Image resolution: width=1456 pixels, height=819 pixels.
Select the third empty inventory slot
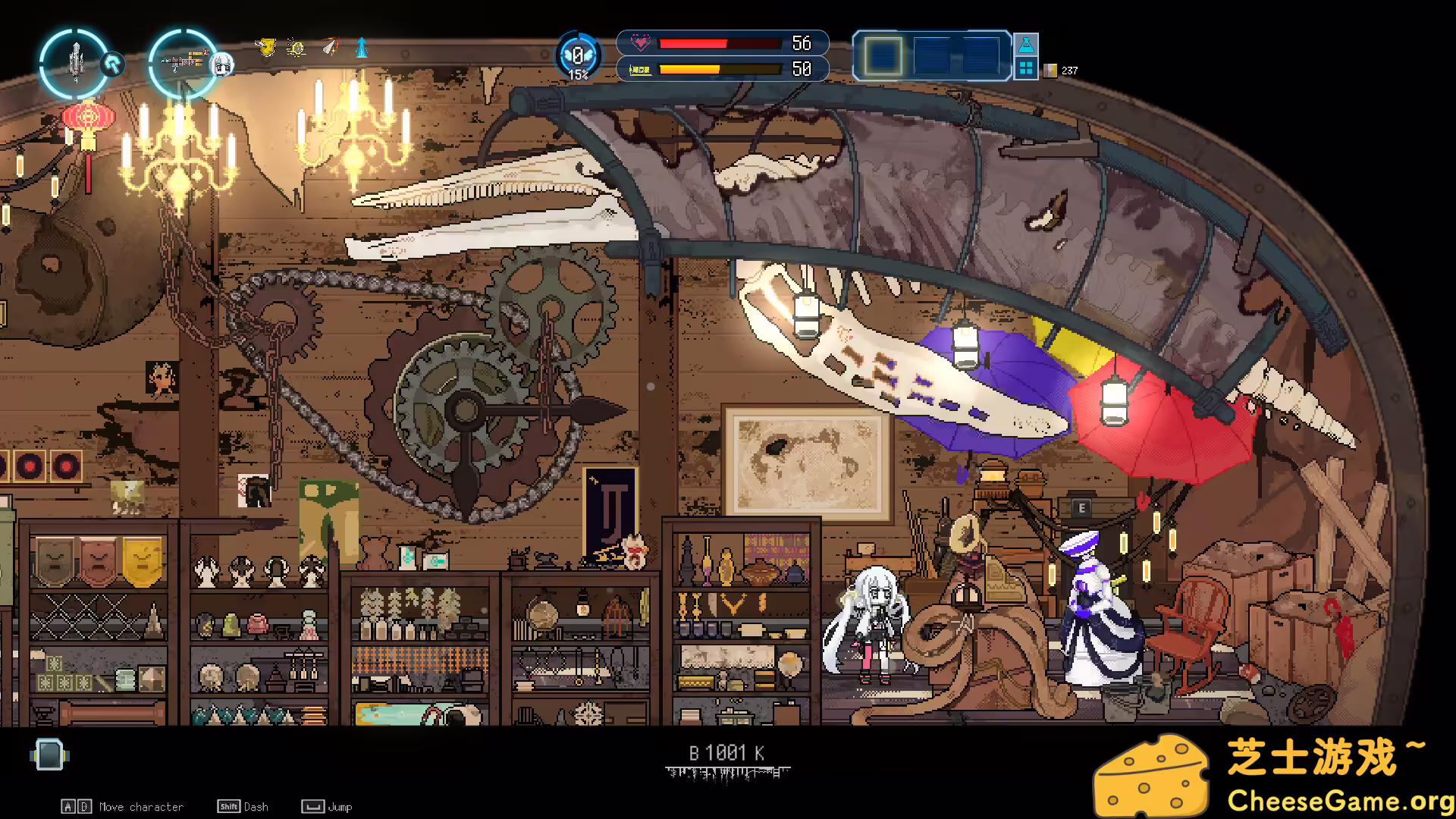click(x=981, y=55)
